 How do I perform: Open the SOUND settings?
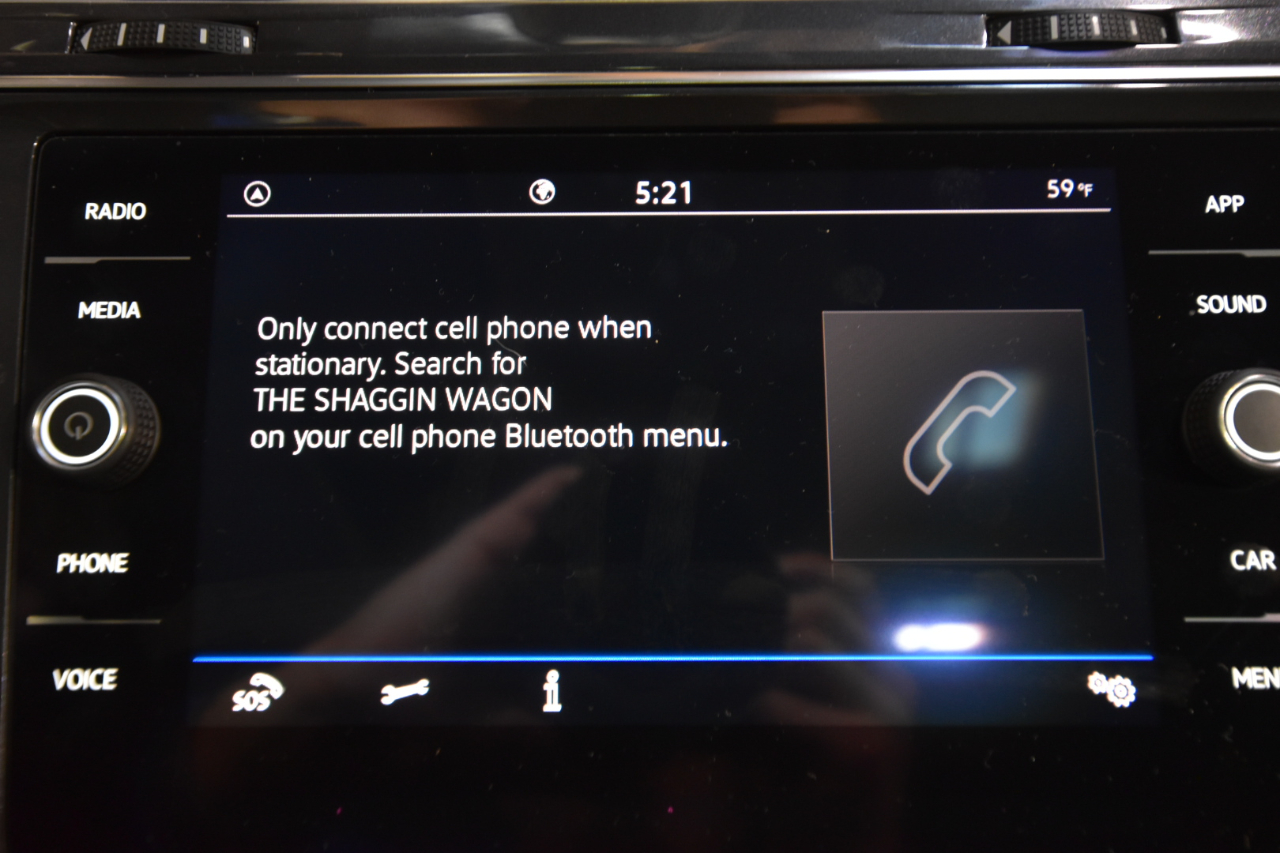tap(1231, 305)
